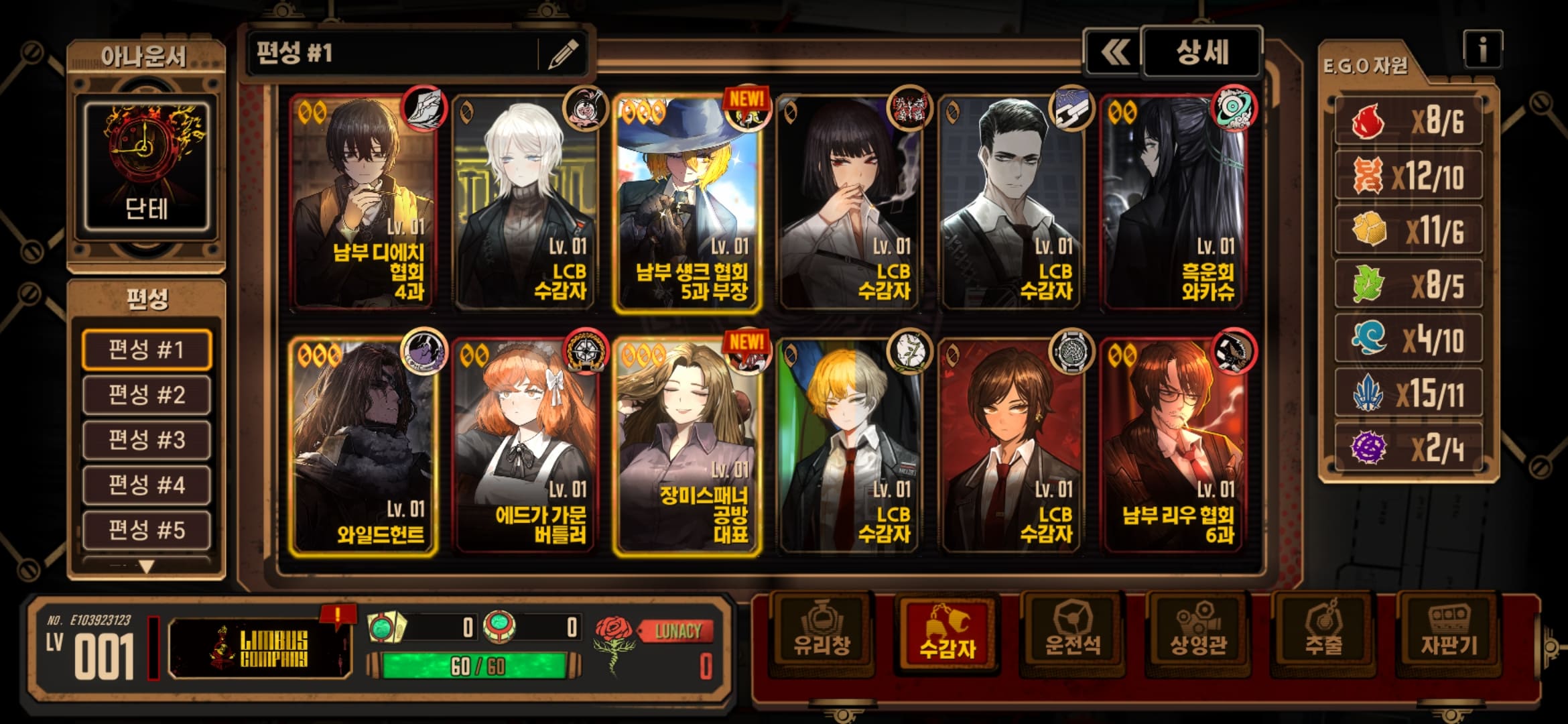1568x724 pixels.
Task: Pick the 남부 리우 협회 6과 card
Action: click(x=1174, y=446)
